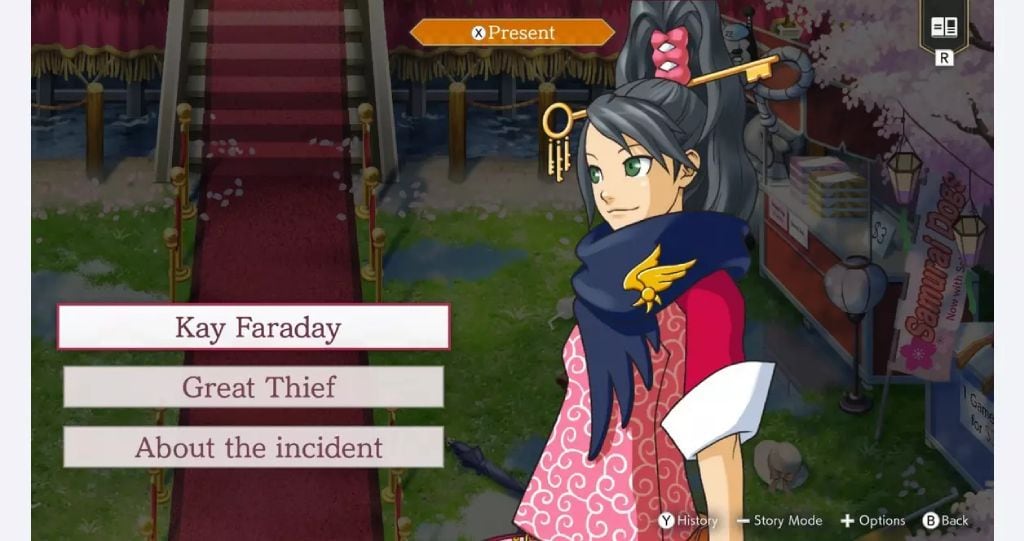
Task: Show the conversation History
Action: tap(688, 520)
